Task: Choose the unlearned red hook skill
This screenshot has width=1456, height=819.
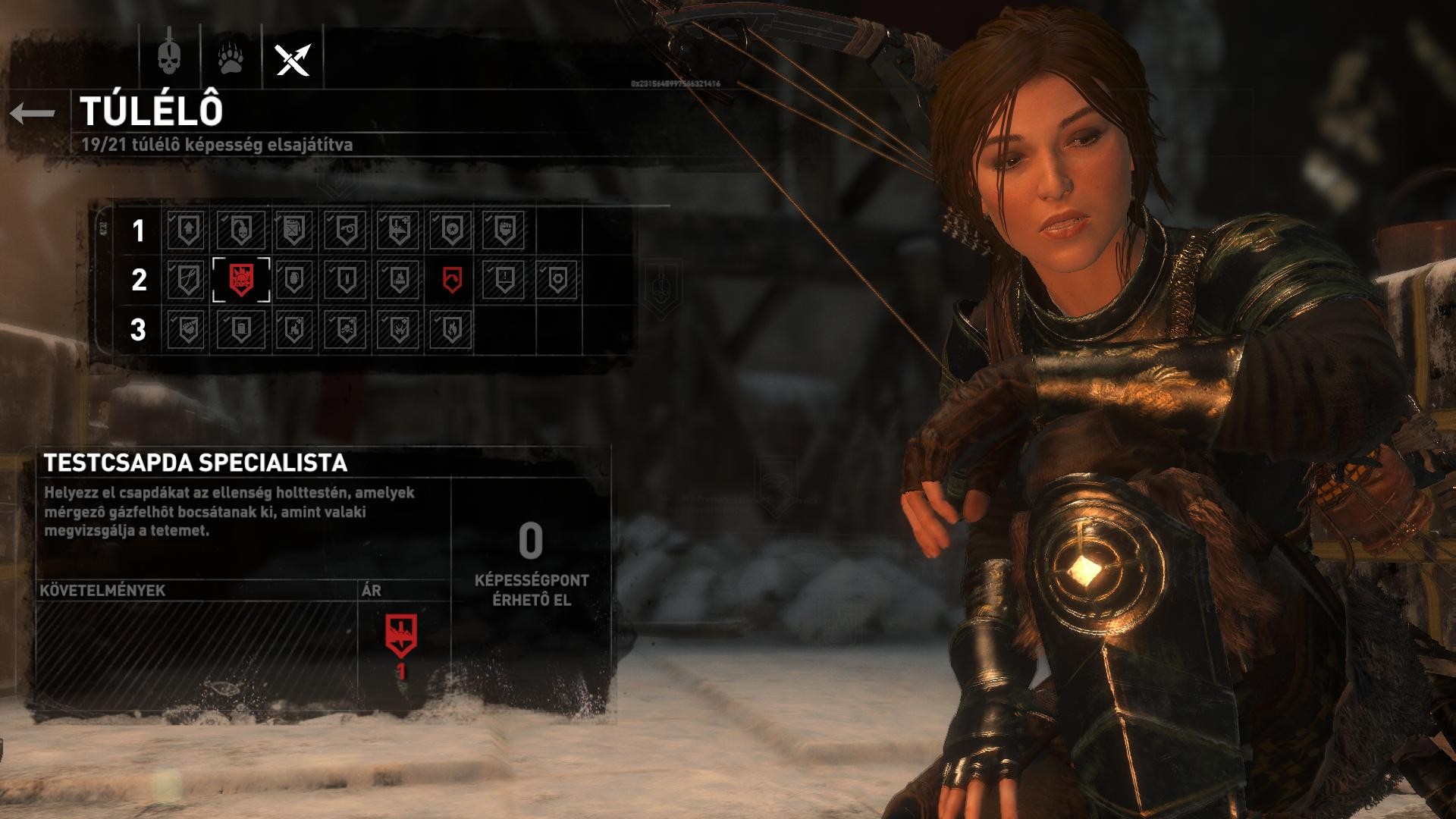Action: click(452, 280)
